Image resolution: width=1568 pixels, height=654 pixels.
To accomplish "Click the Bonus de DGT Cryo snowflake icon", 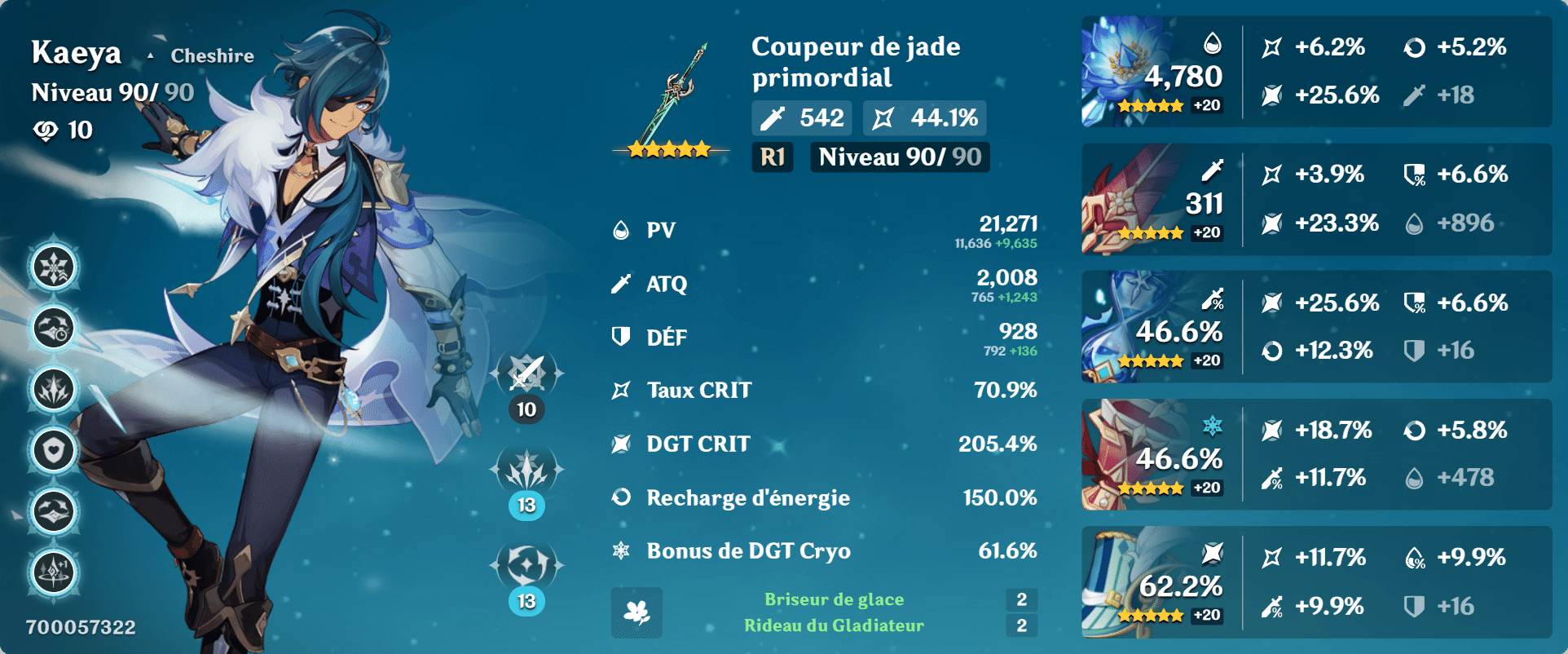I will (x=621, y=550).
